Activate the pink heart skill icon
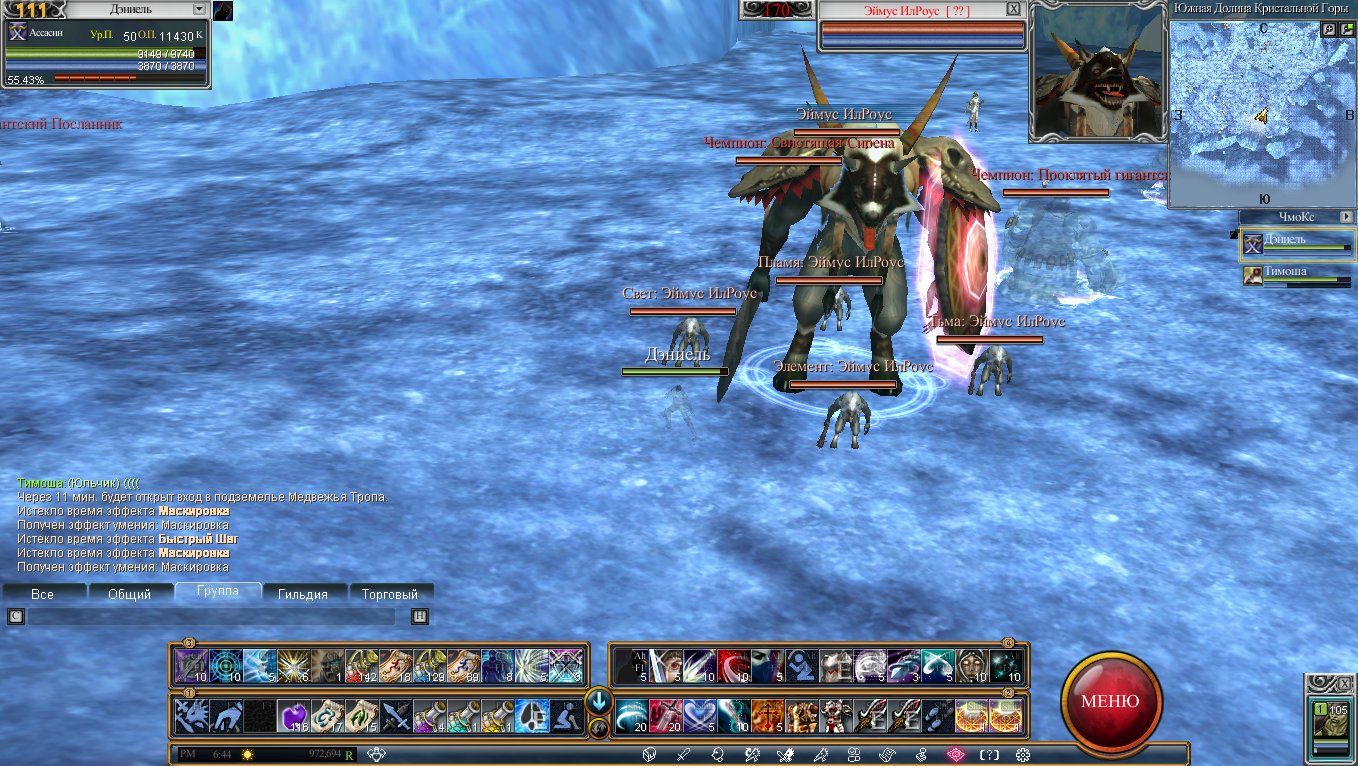1358x766 pixels. tap(700, 716)
